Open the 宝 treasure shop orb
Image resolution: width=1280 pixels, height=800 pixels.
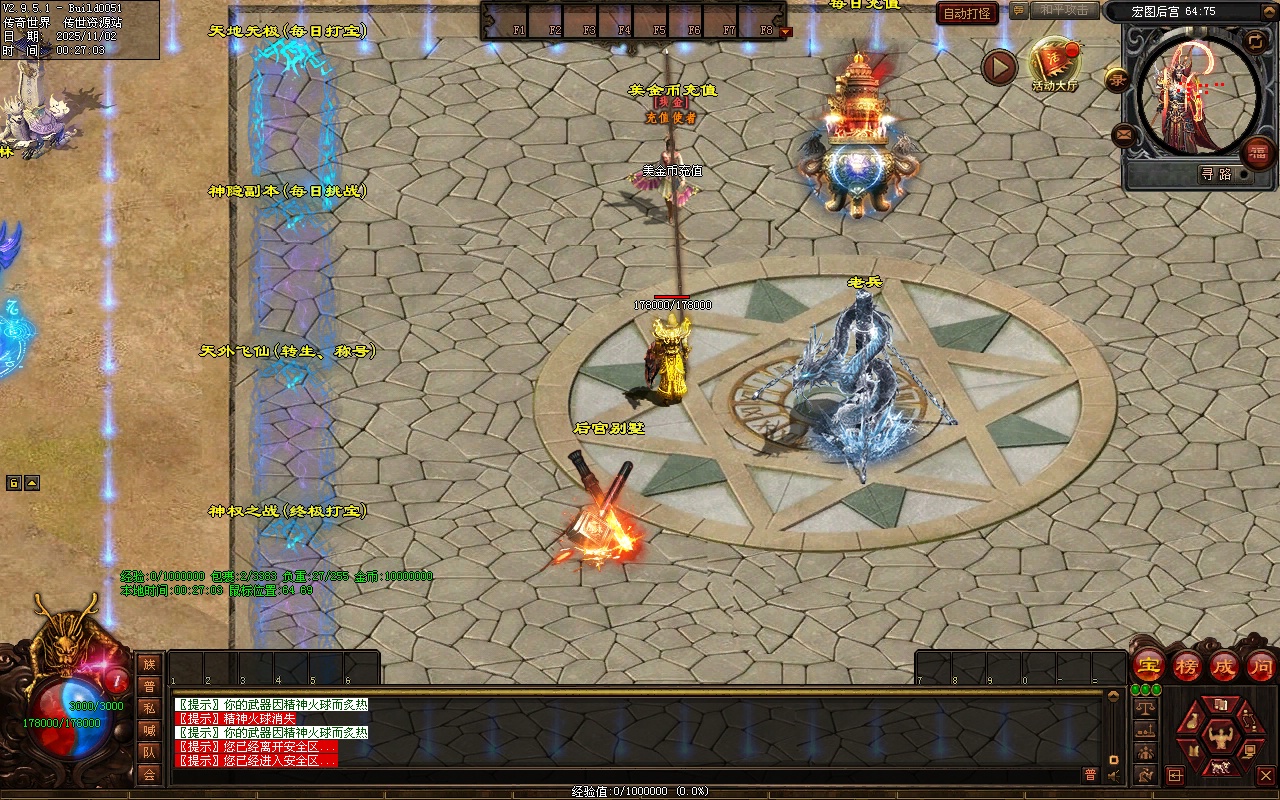click(x=1148, y=665)
